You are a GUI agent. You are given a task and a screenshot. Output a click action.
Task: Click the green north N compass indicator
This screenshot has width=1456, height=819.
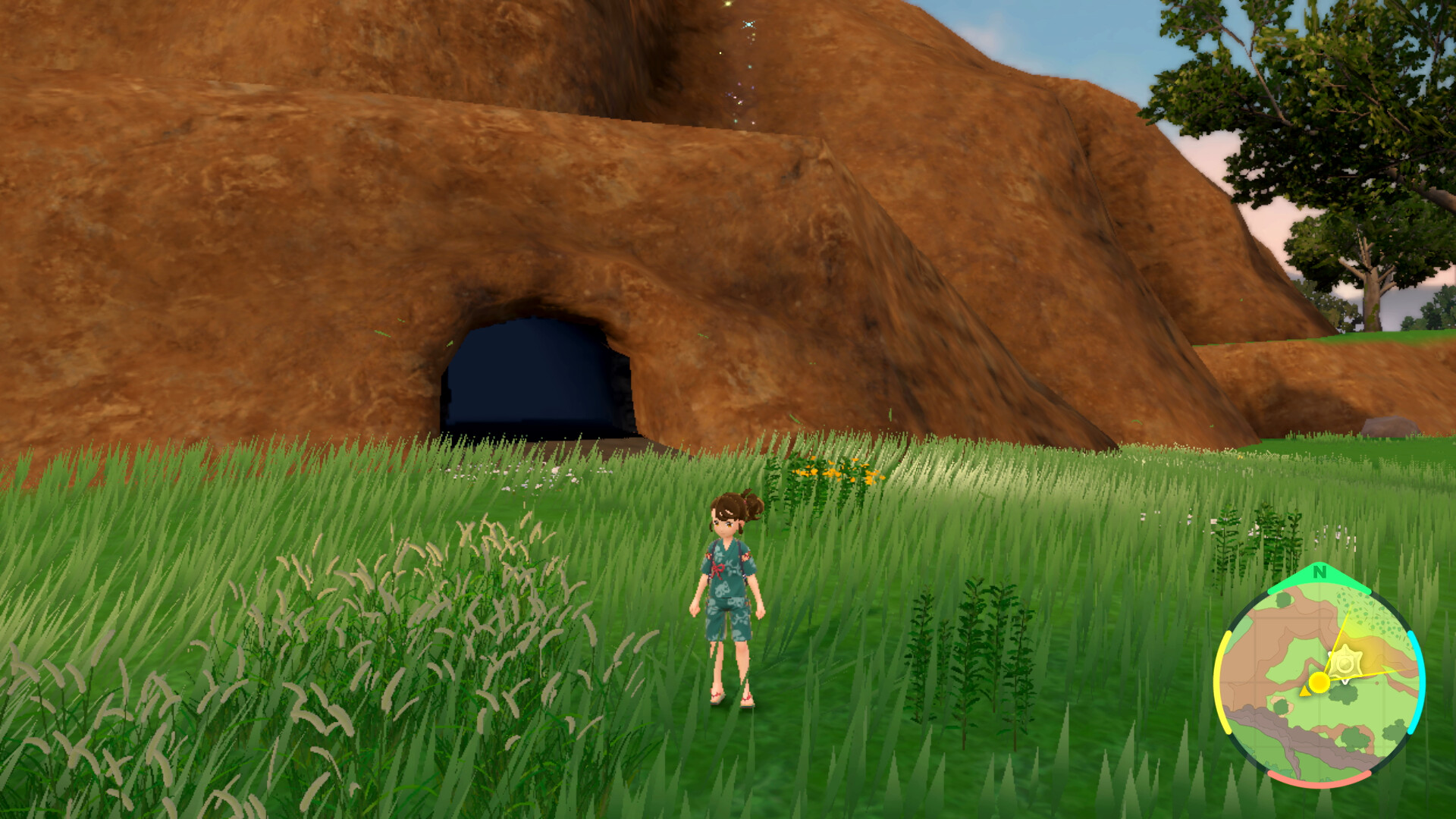(x=1319, y=573)
